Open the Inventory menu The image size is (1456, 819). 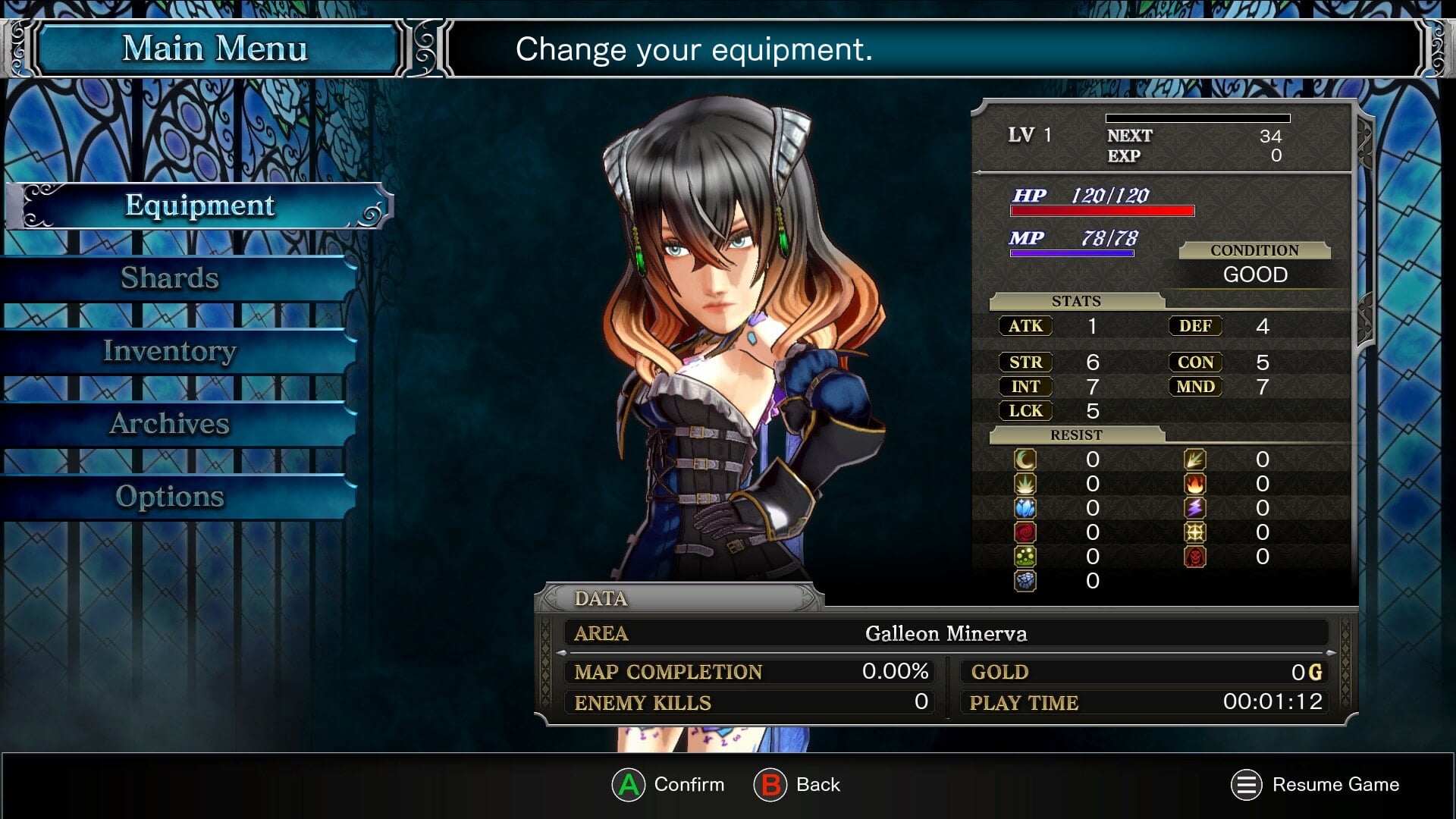pos(170,351)
